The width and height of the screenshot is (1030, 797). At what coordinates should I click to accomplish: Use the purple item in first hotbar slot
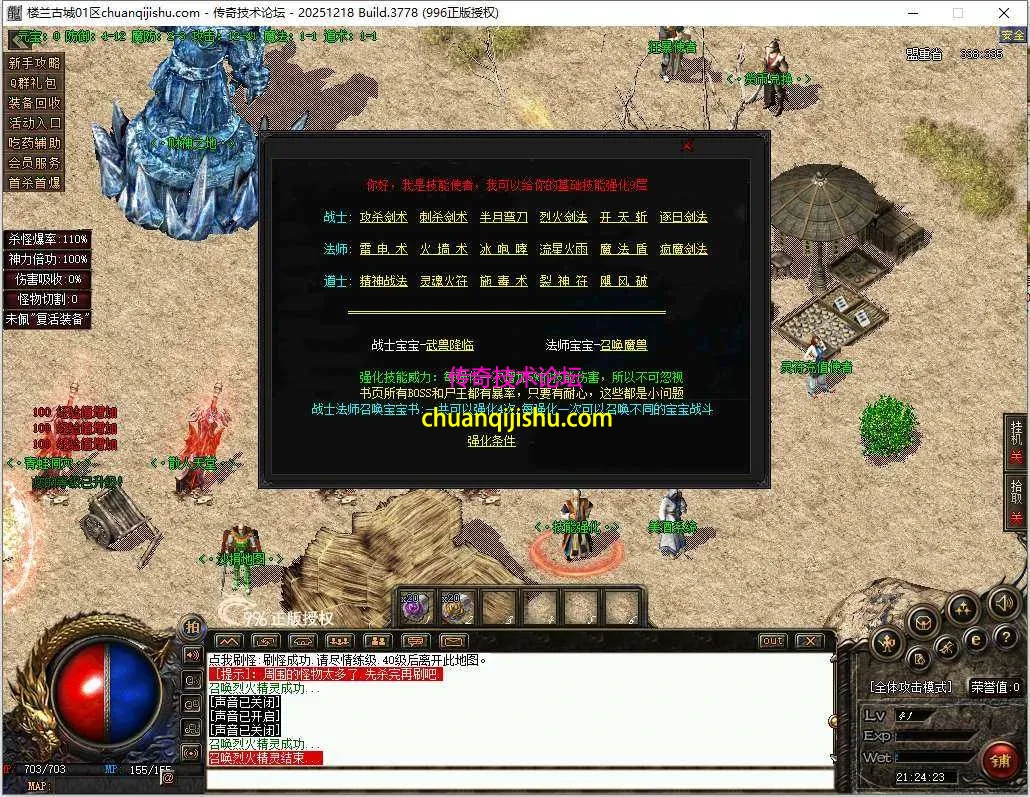pyautogui.click(x=416, y=607)
